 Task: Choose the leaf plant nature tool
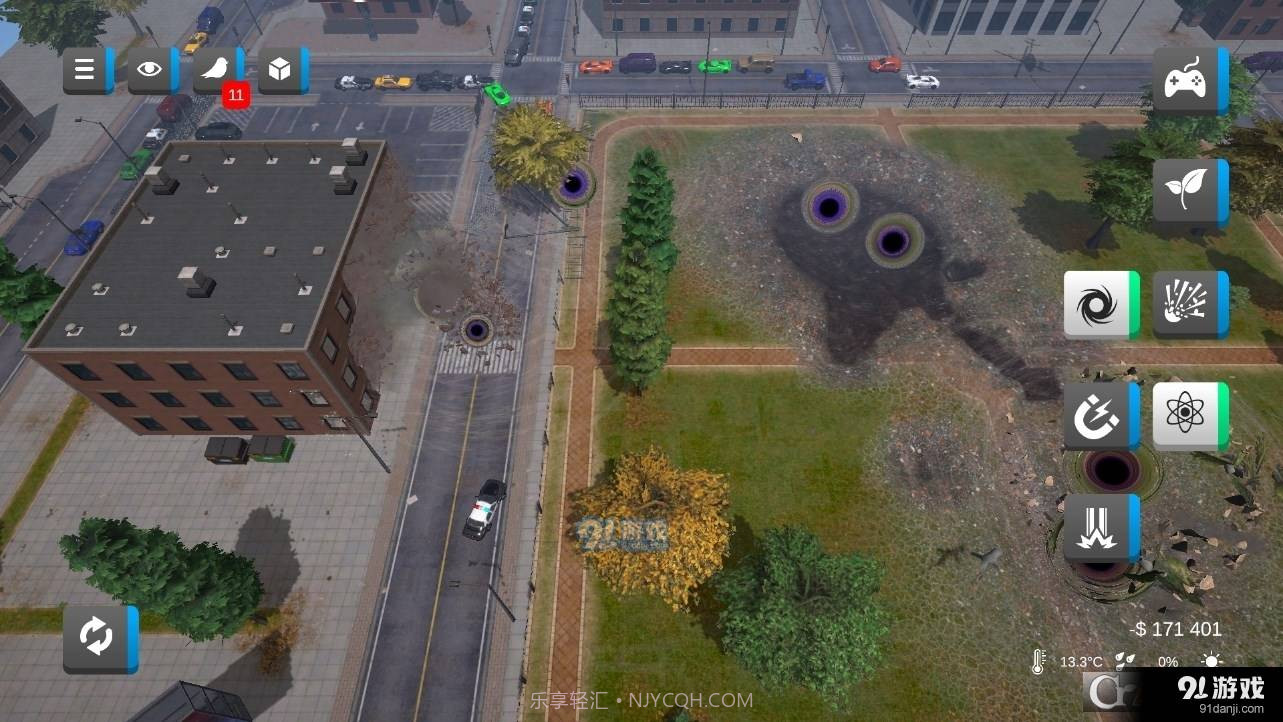coord(1187,191)
